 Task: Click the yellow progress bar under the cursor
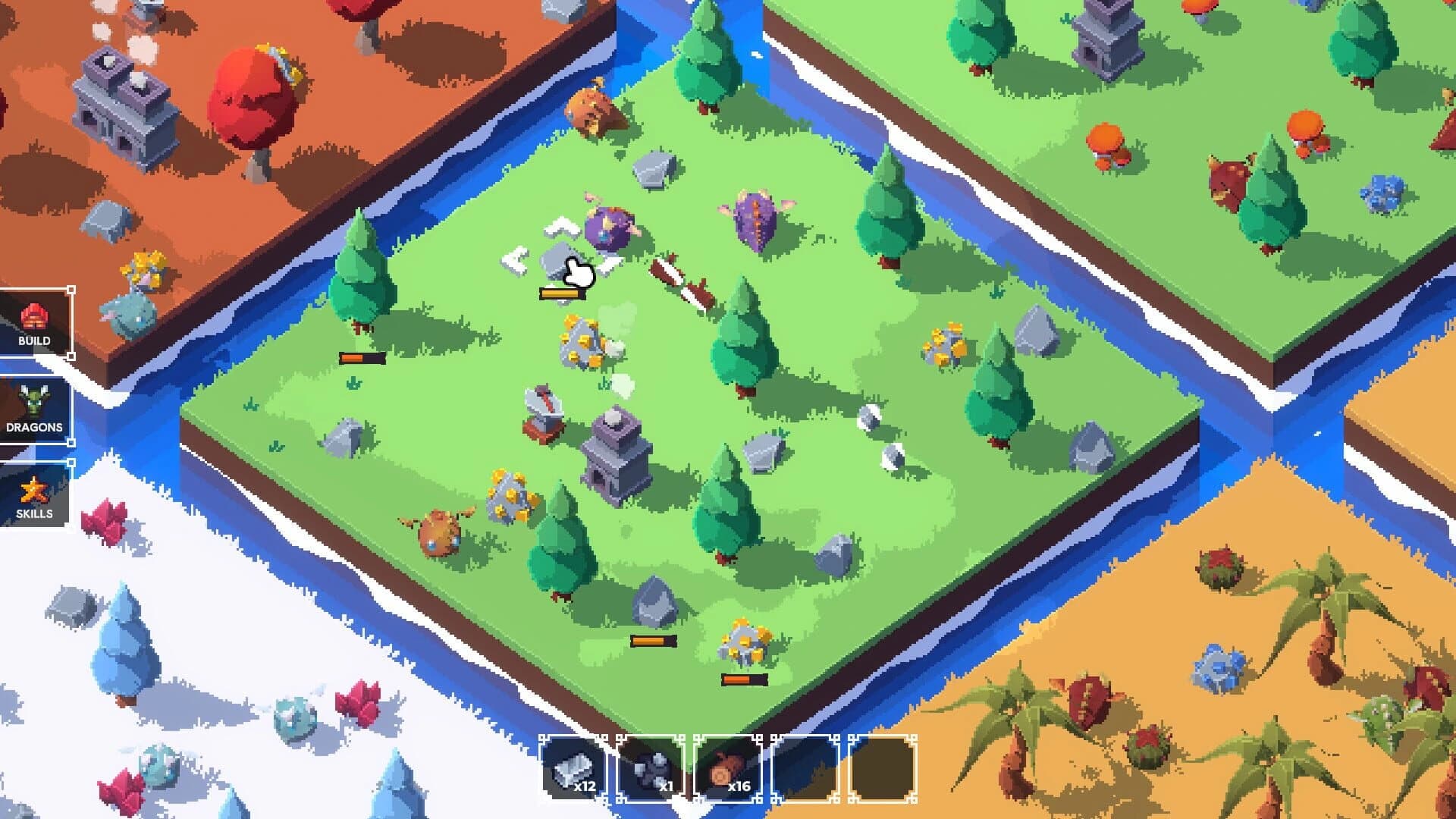click(561, 292)
